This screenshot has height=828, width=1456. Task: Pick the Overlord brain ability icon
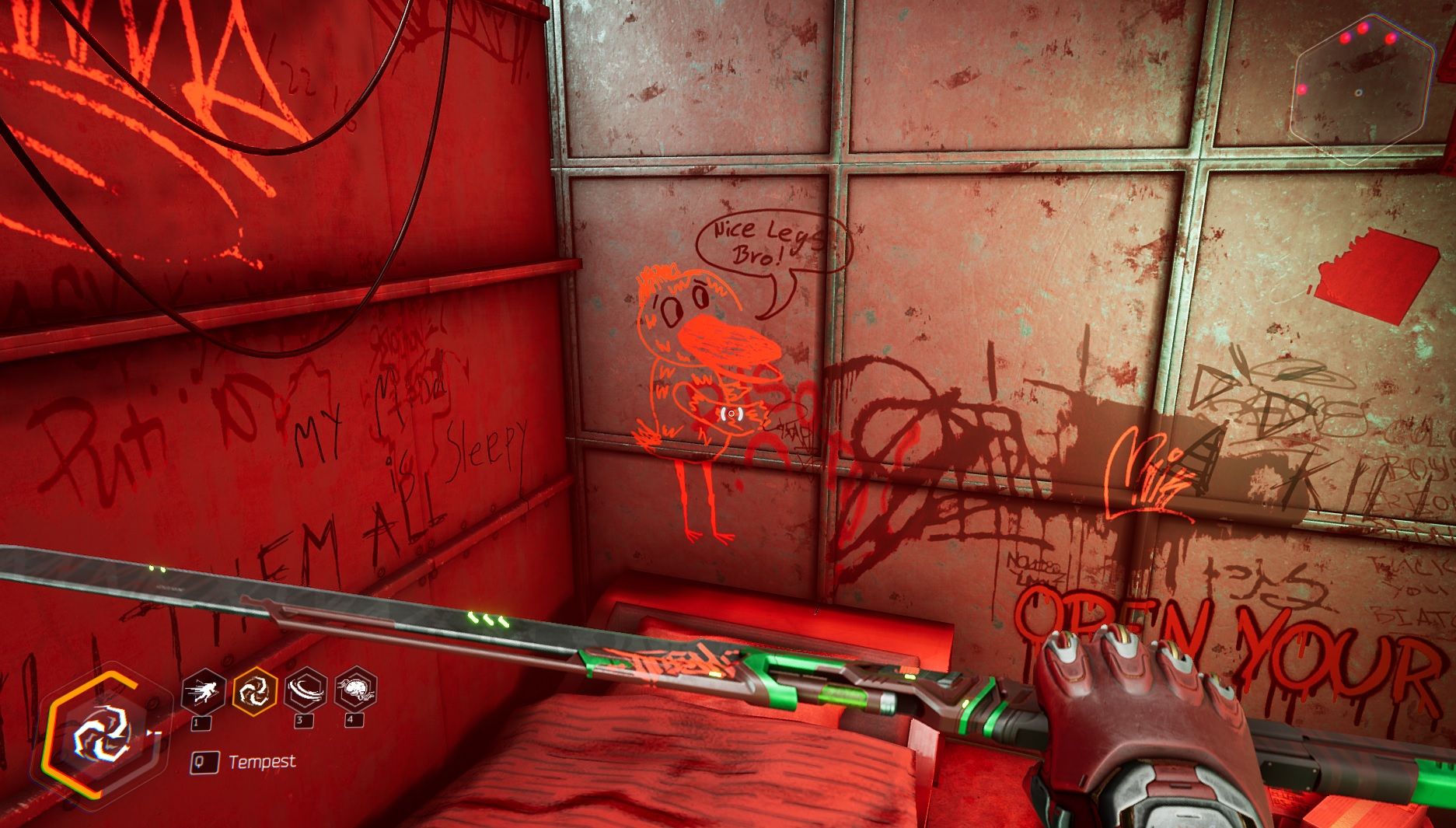coord(355,690)
